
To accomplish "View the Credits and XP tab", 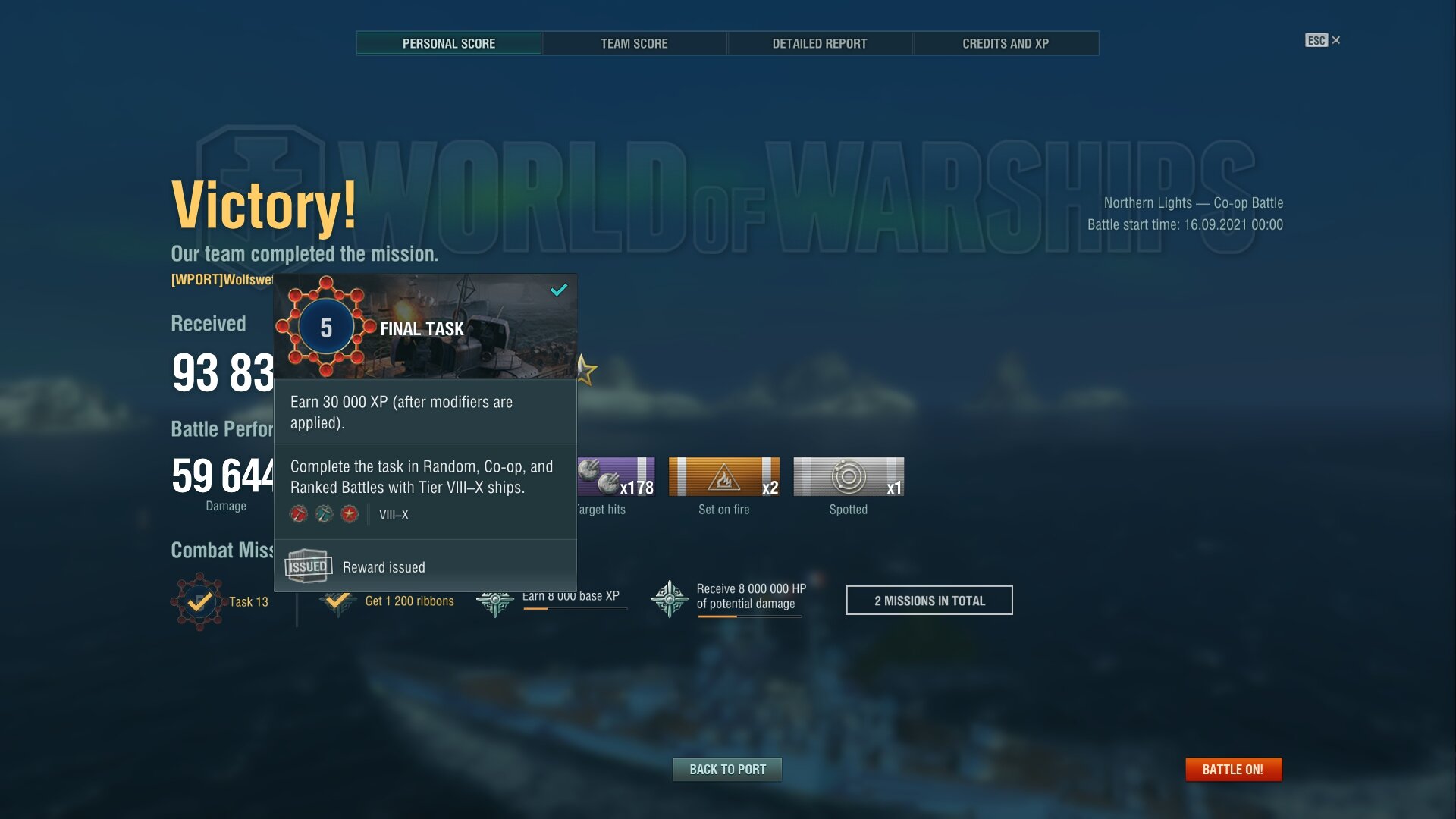I will (x=1006, y=43).
